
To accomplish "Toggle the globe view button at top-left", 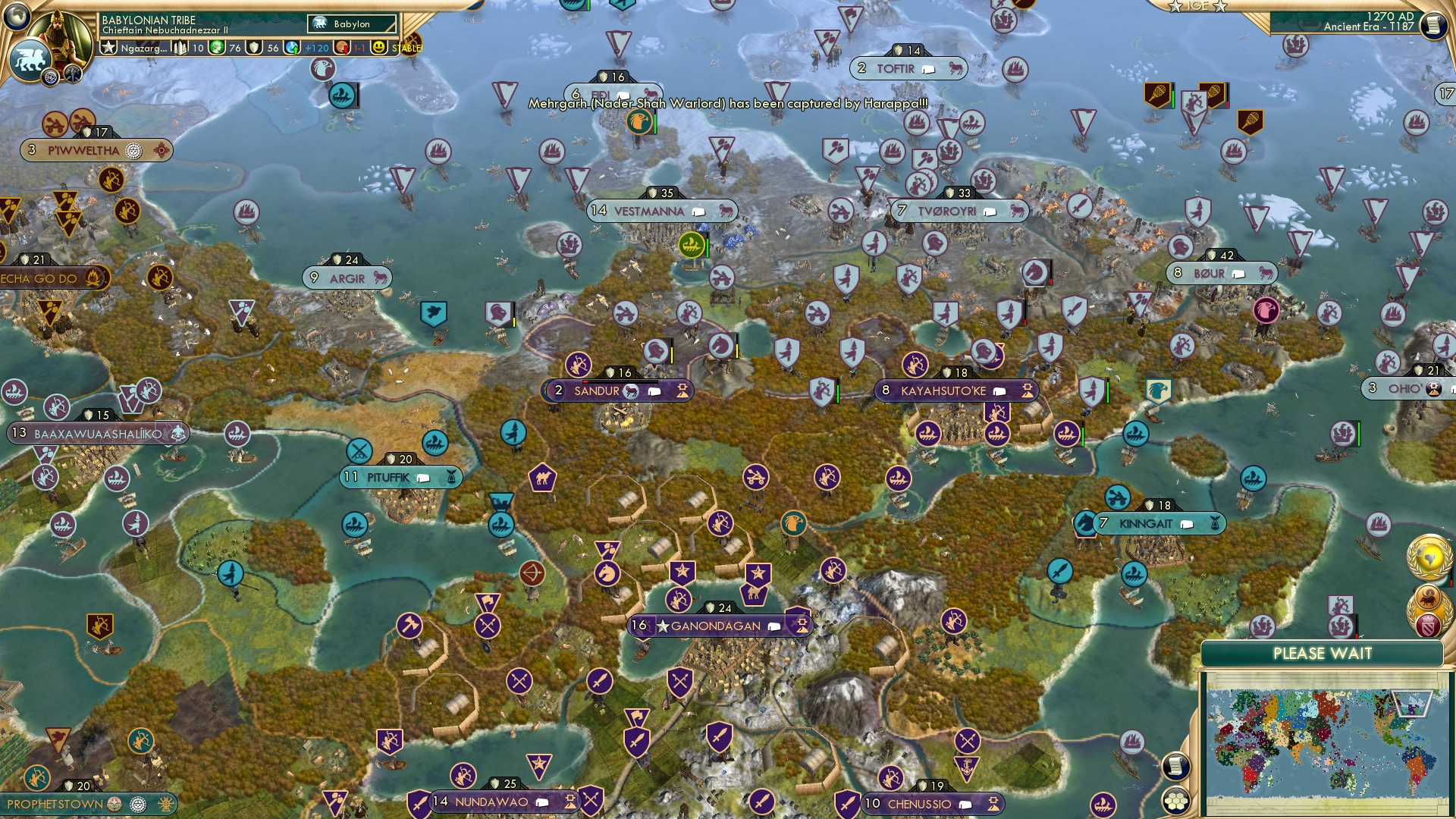I will [17, 18].
